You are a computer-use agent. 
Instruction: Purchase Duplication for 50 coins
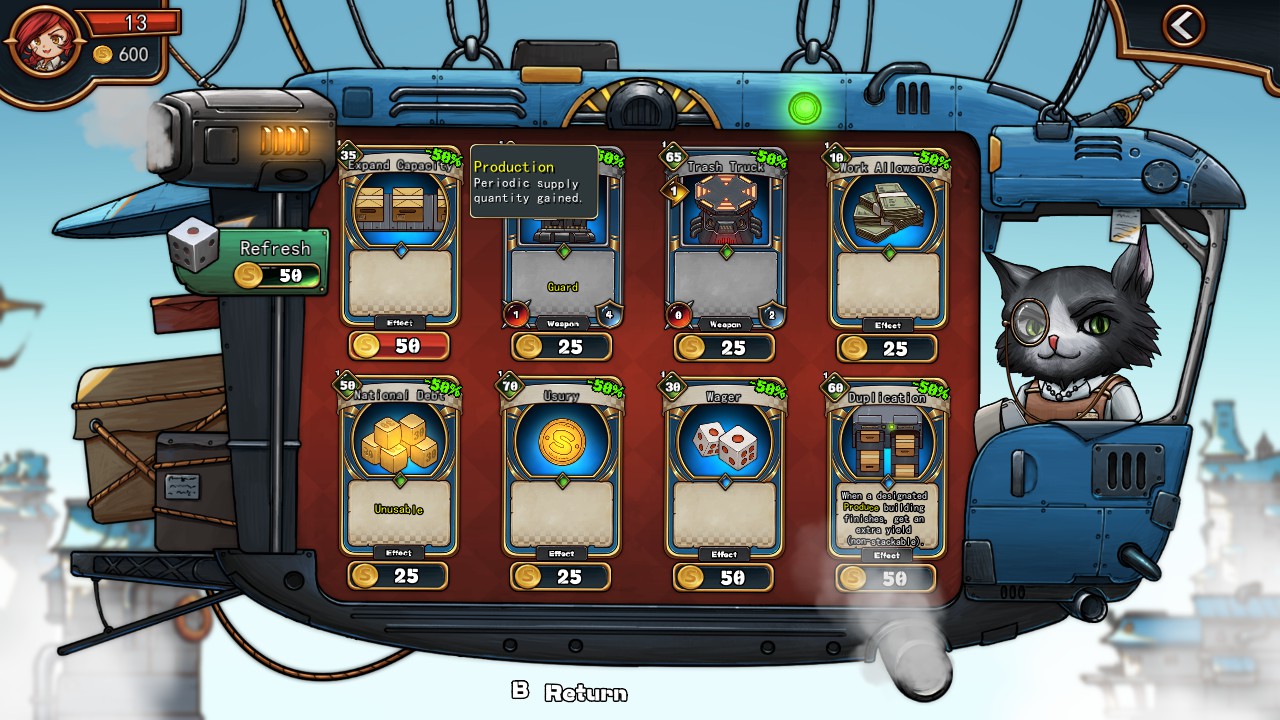click(884, 578)
